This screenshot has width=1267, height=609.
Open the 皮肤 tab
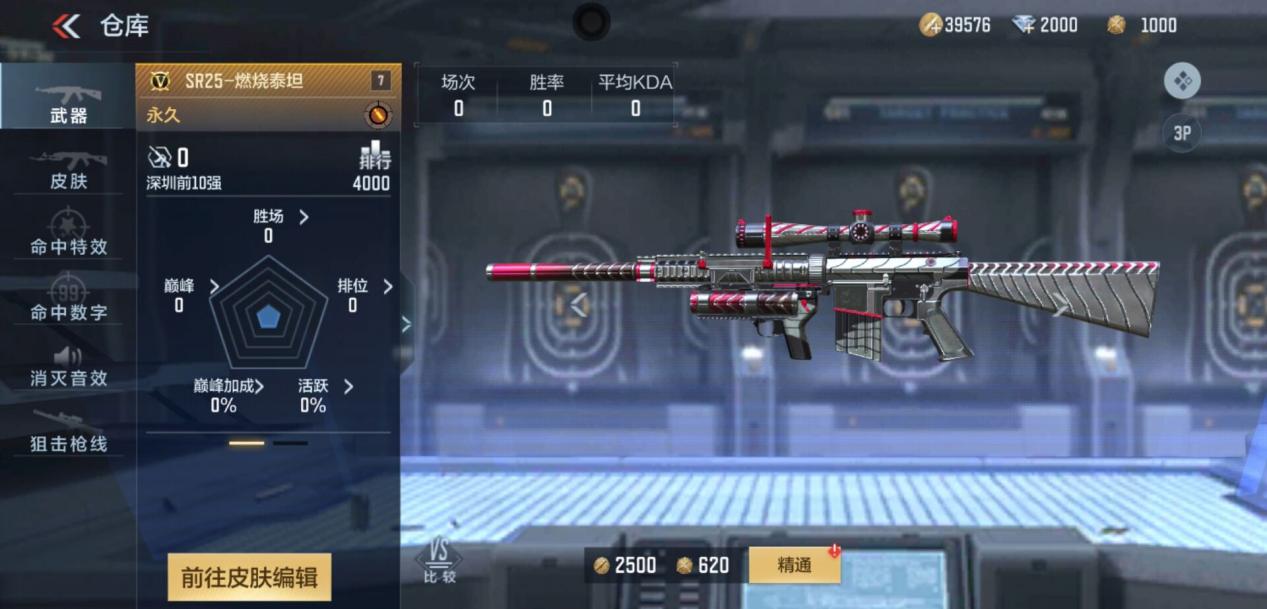coord(68,168)
